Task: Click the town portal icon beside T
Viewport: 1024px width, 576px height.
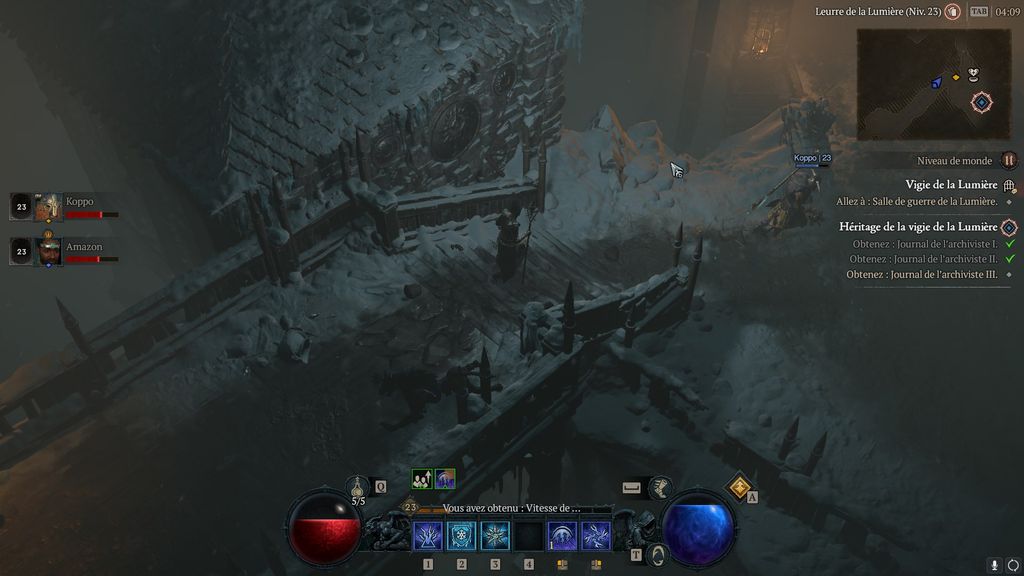Action: (x=656, y=554)
